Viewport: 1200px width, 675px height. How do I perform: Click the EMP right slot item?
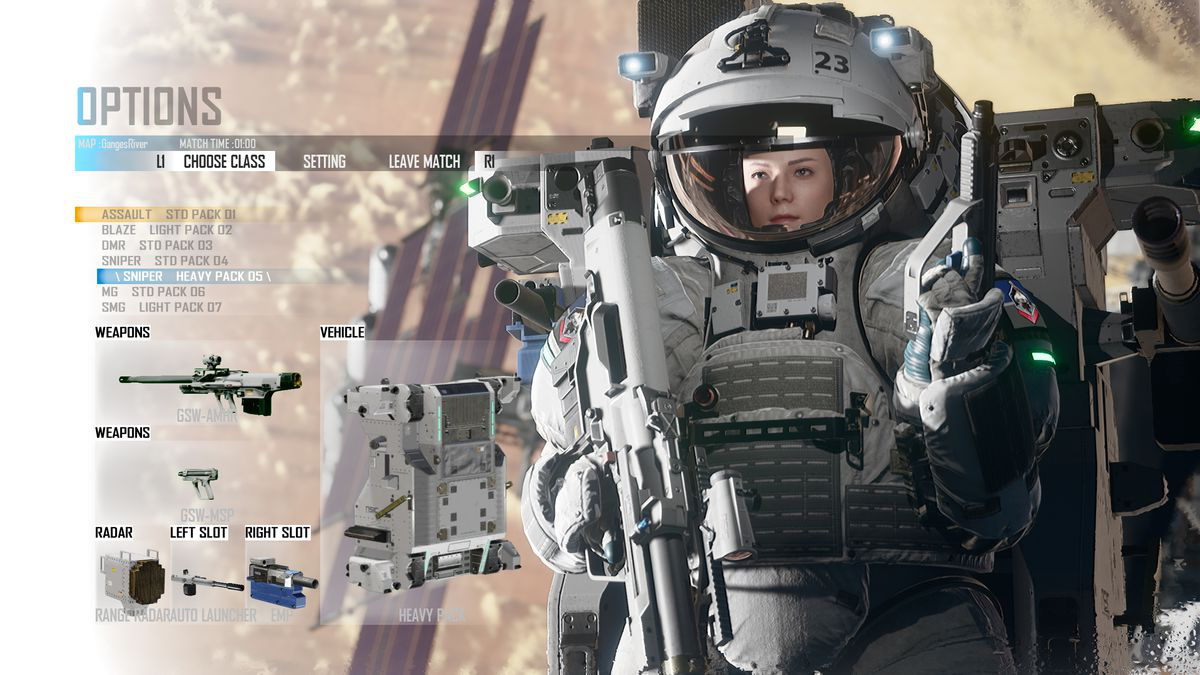(280, 579)
